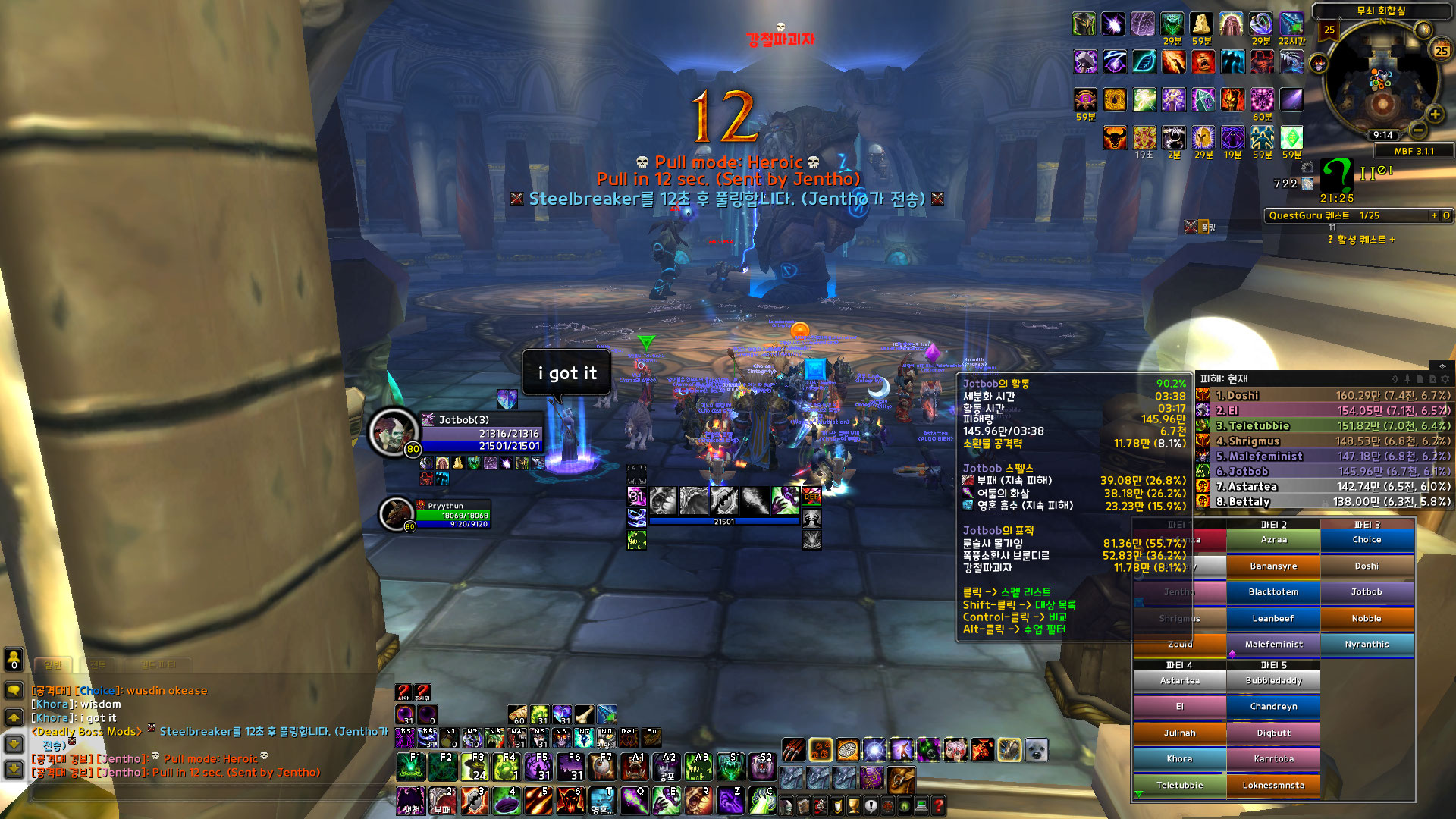
Task: Target Choice in the raid frames
Action: coord(1367,540)
